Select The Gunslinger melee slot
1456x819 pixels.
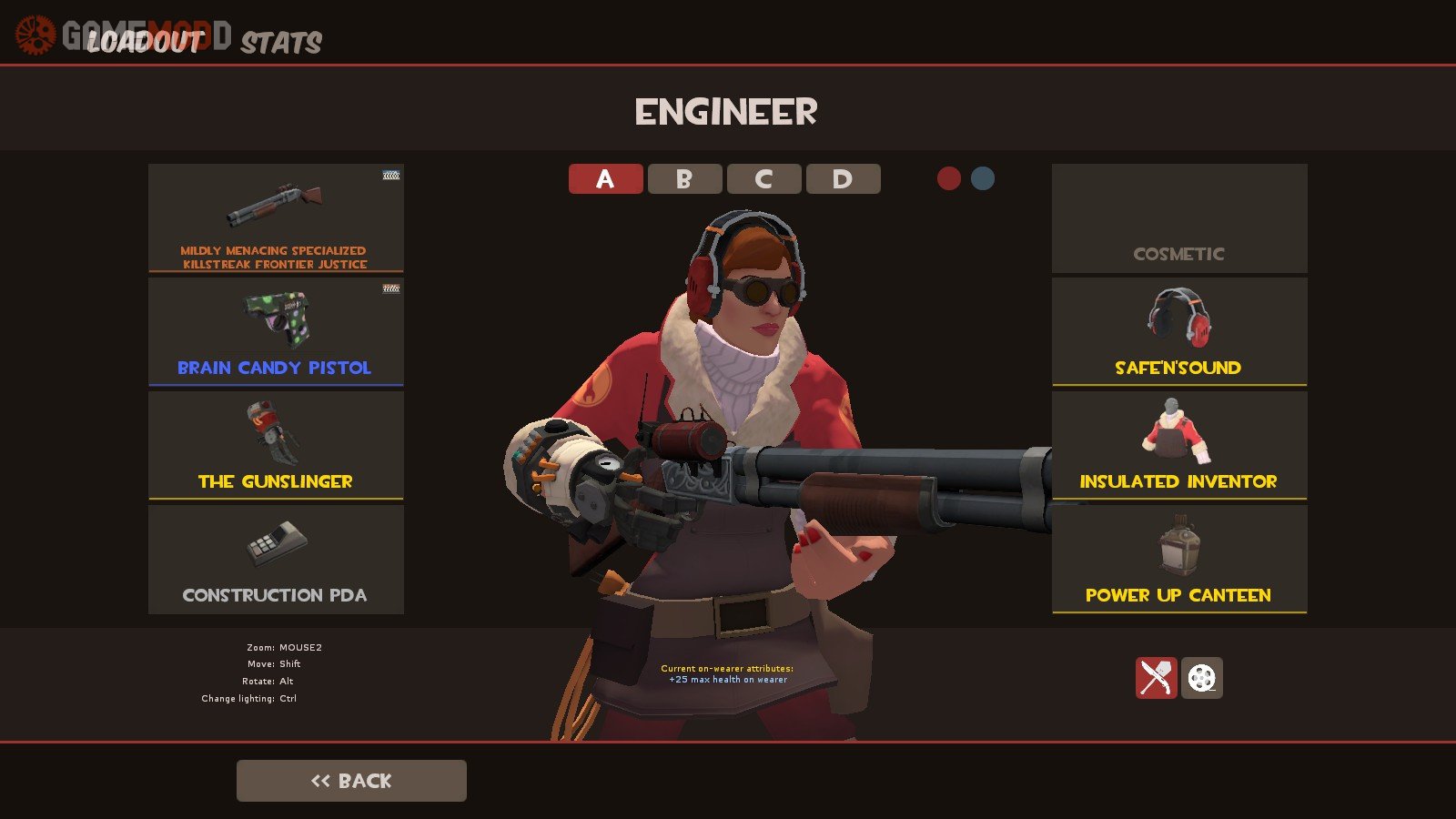276,446
